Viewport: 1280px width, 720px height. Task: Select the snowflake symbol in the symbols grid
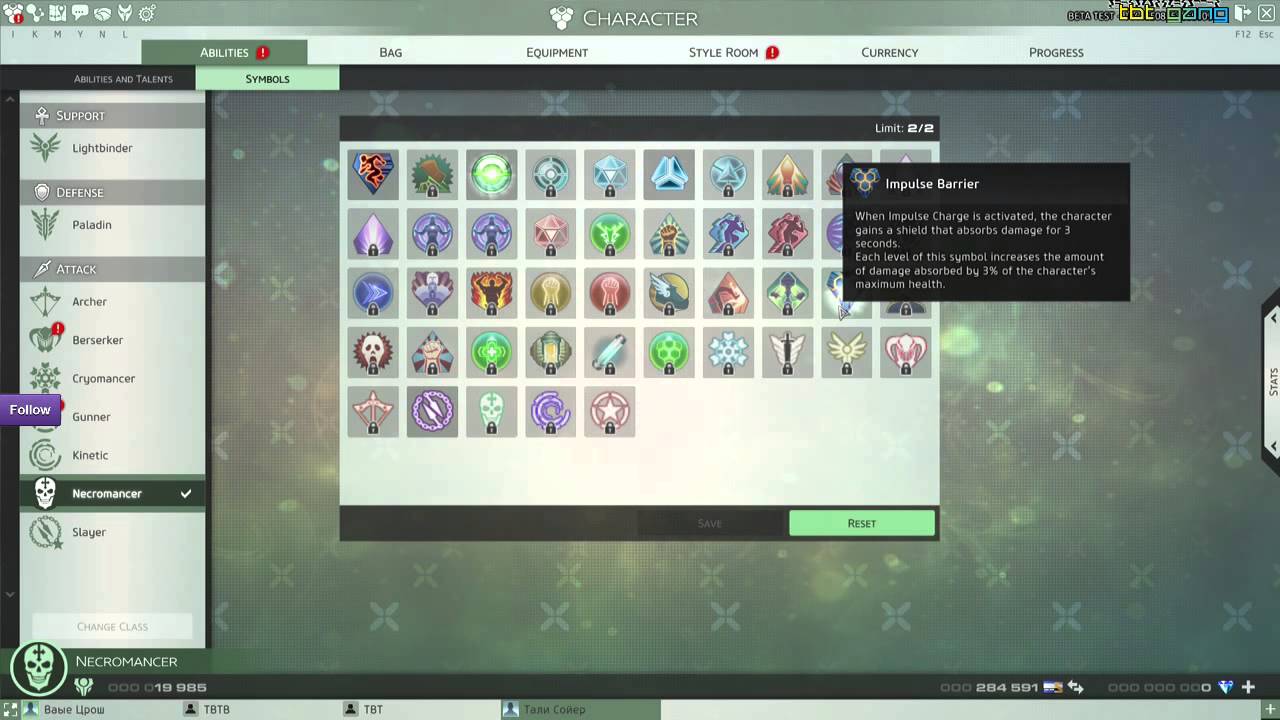728,352
